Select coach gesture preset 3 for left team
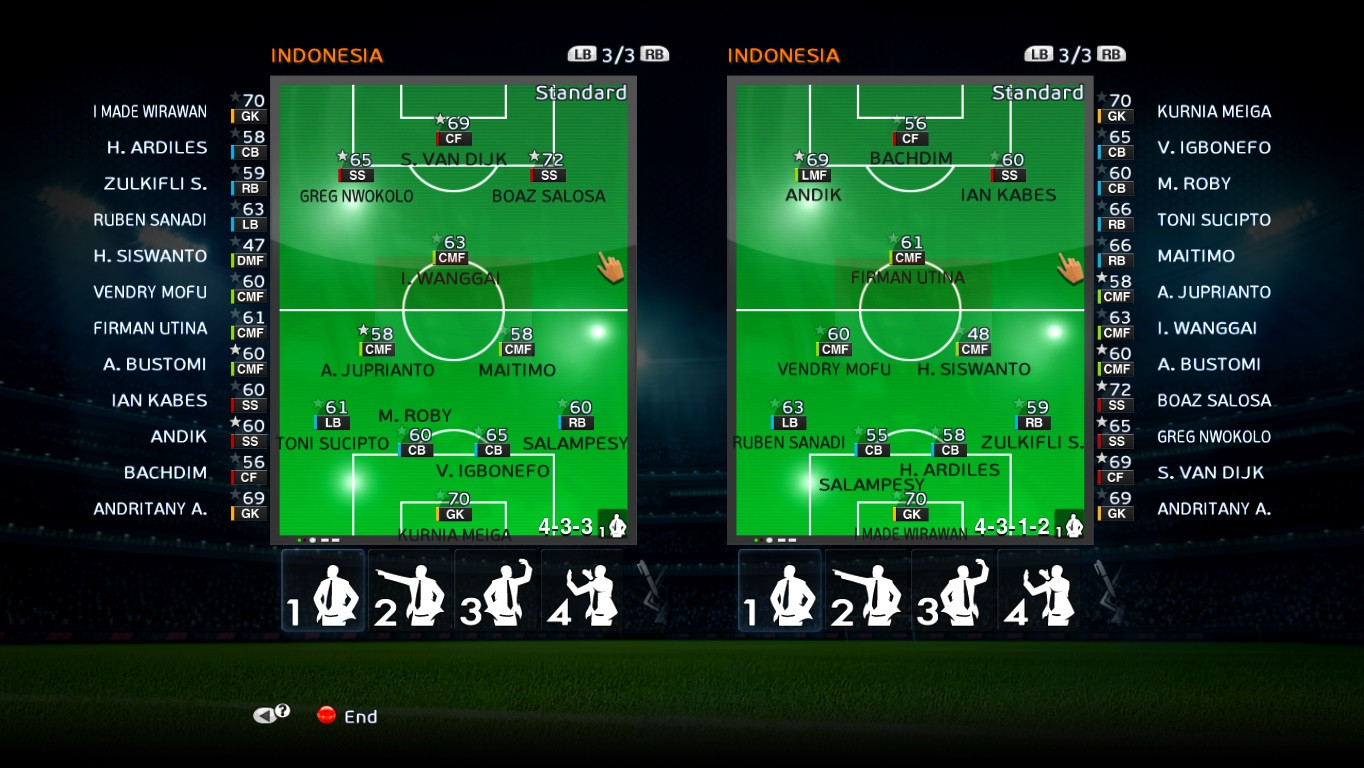Viewport: 1364px width, 768px height. point(496,592)
